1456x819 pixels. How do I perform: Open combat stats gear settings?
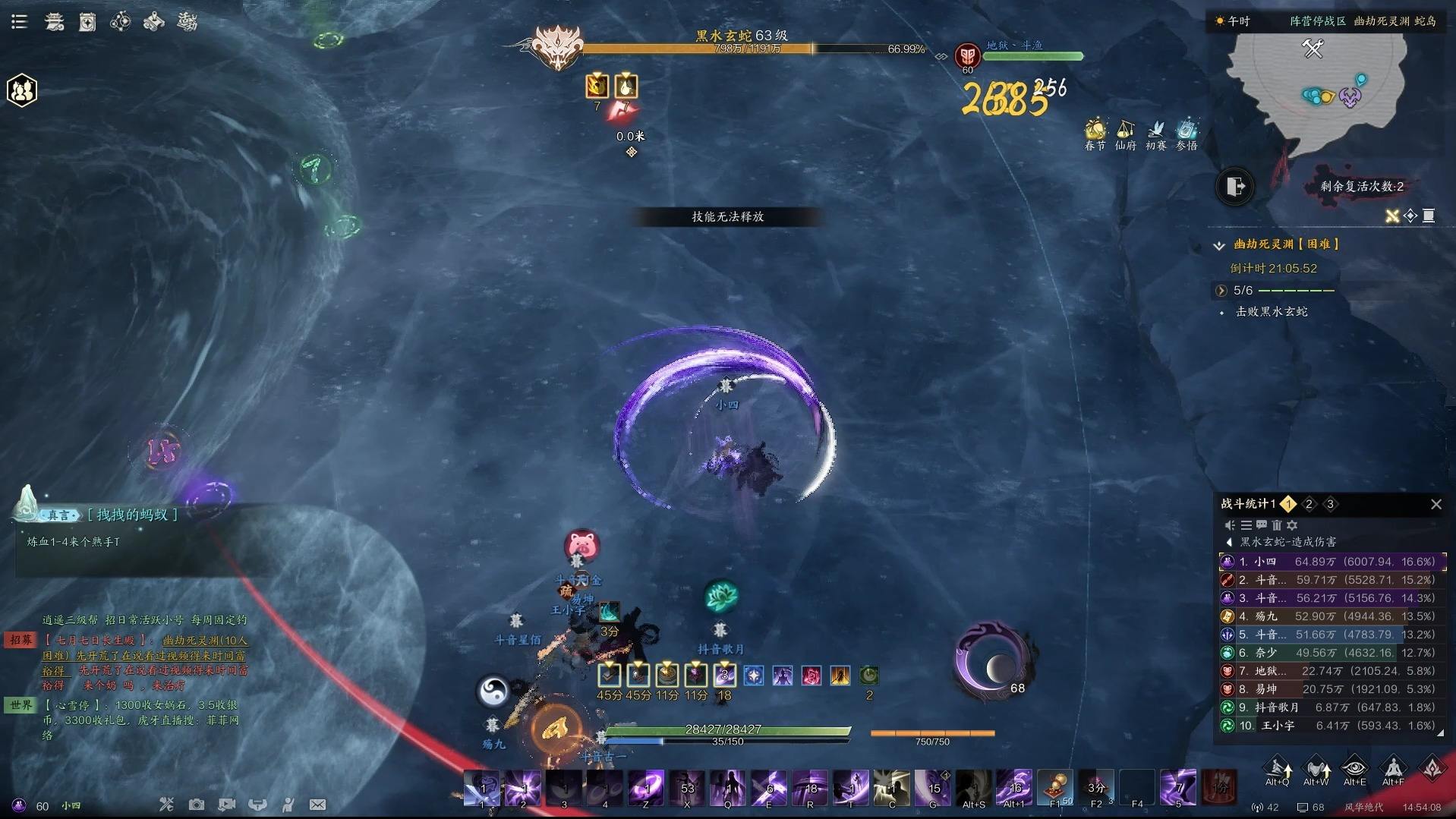pos(1292,525)
